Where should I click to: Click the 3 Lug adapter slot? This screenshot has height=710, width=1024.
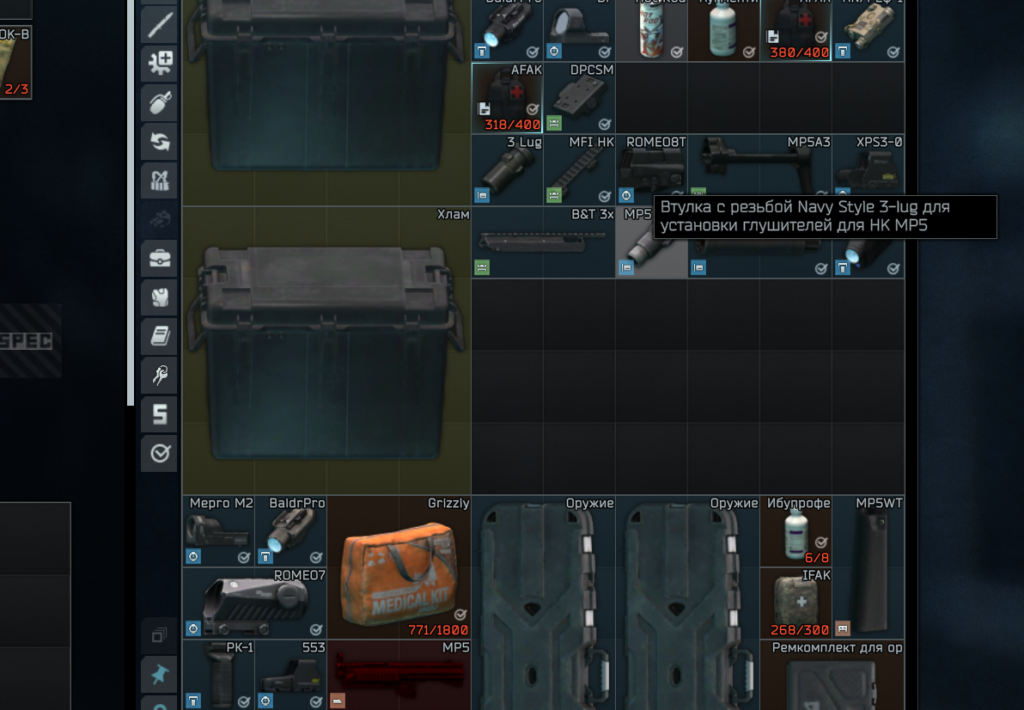[507, 170]
